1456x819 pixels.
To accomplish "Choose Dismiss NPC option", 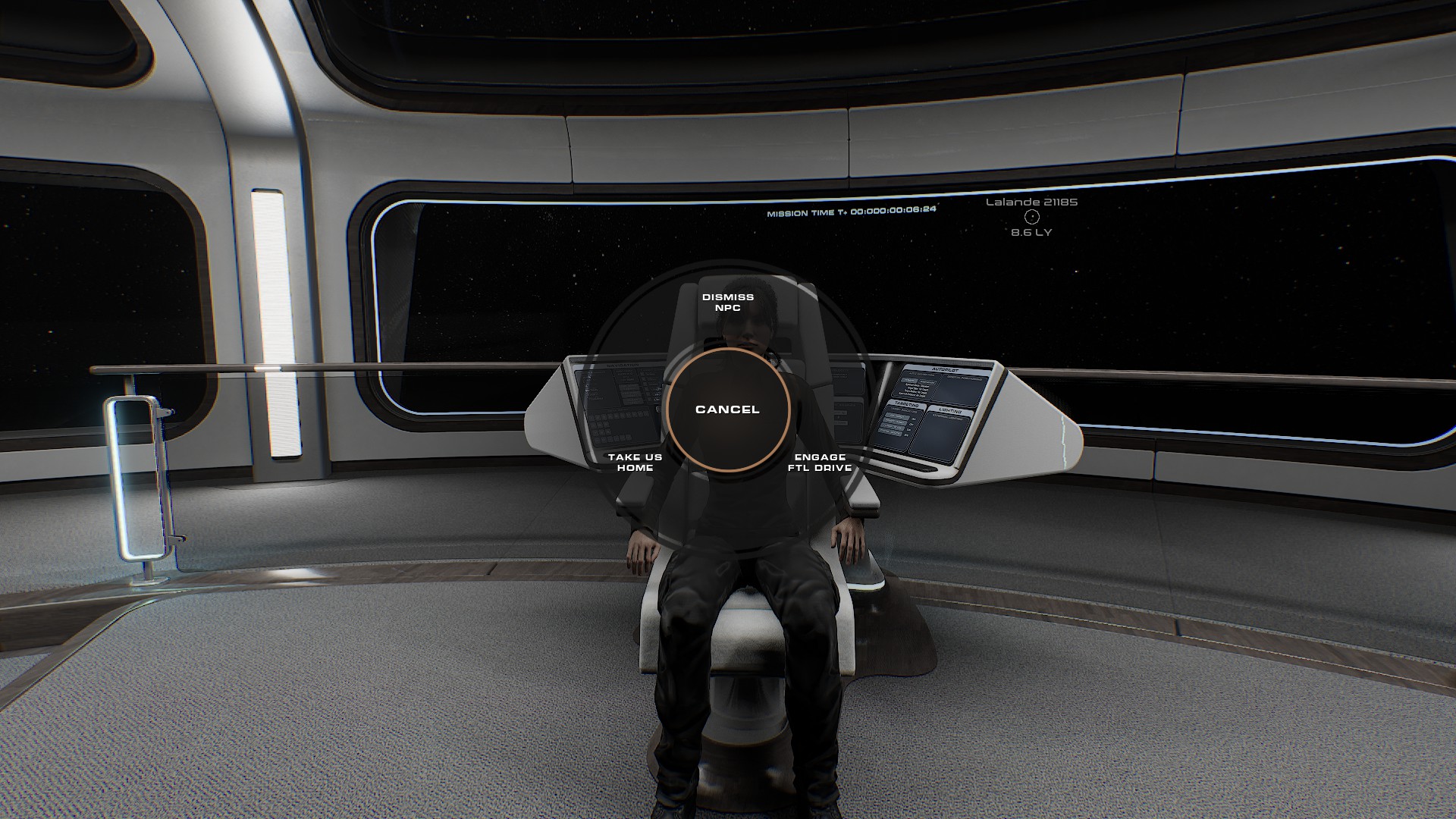I will [x=727, y=303].
